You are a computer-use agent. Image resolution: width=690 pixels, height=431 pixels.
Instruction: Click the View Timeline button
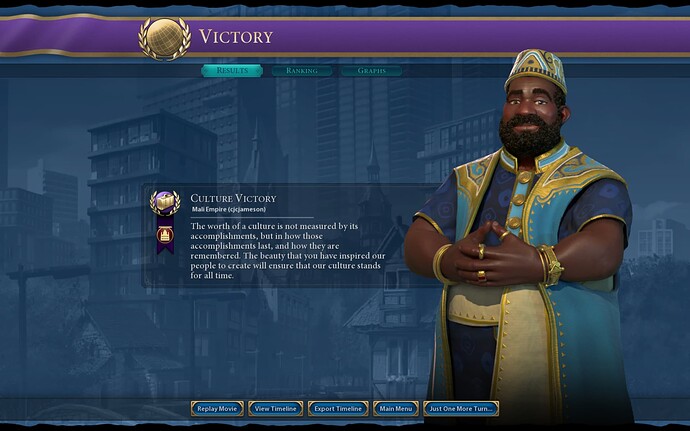(x=276, y=408)
